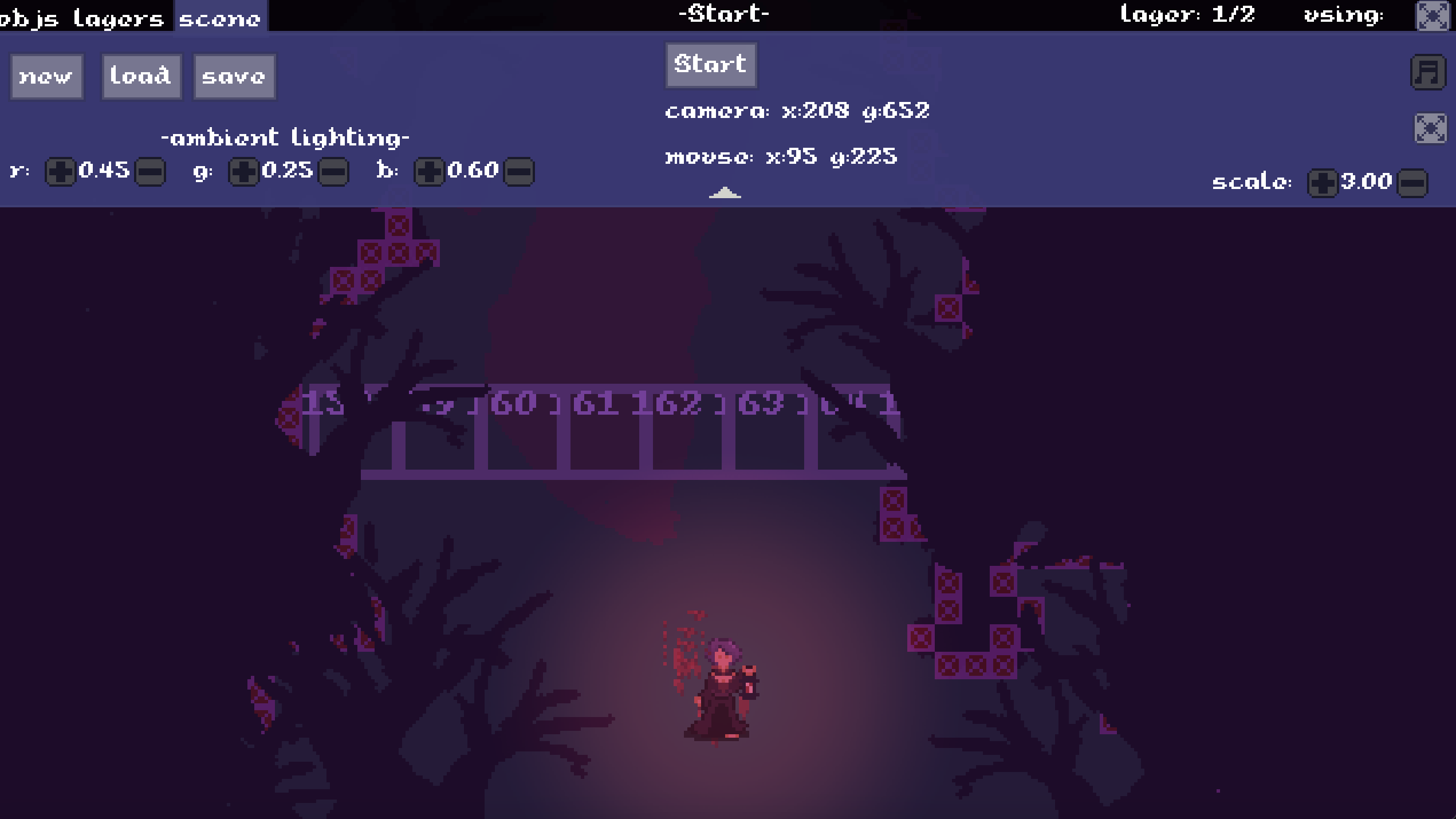
Task: Create a new scene with the new button
Action: (x=46, y=76)
